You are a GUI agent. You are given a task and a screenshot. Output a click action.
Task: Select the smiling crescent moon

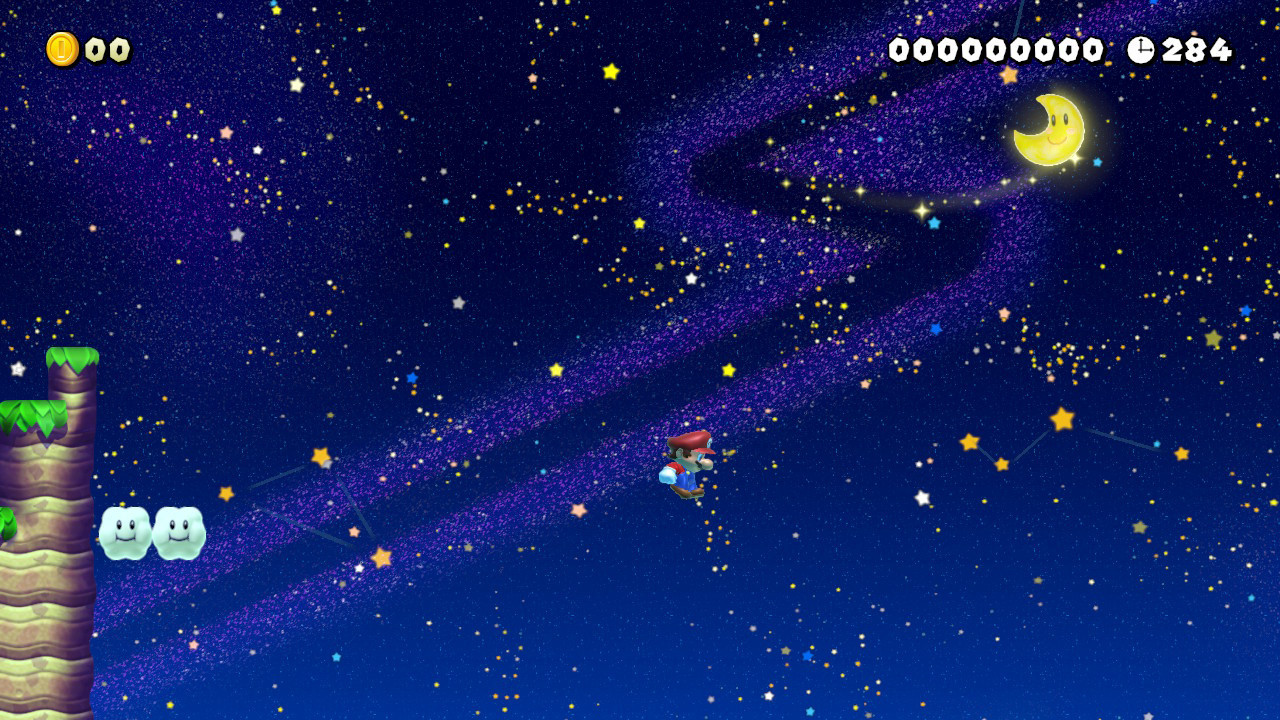click(x=1048, y=130)
